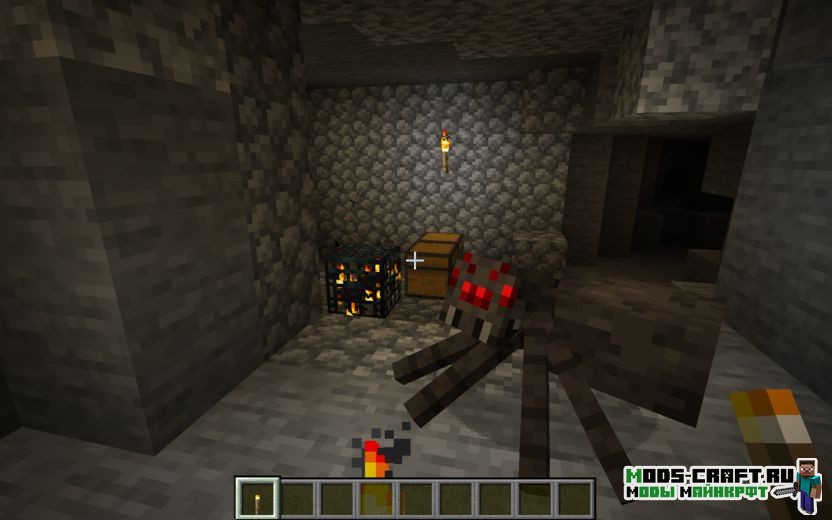Open the mods-craft.ru watermark link
This screenshot has height=520, width=832.
click(x=708, y=484)
